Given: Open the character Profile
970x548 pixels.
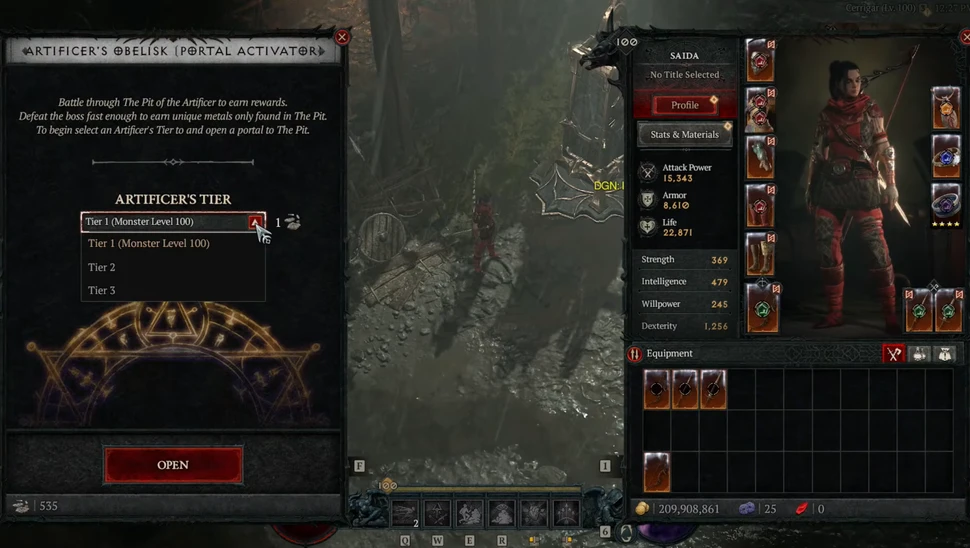Looking at the screenshot, I should tap(685, 105).
